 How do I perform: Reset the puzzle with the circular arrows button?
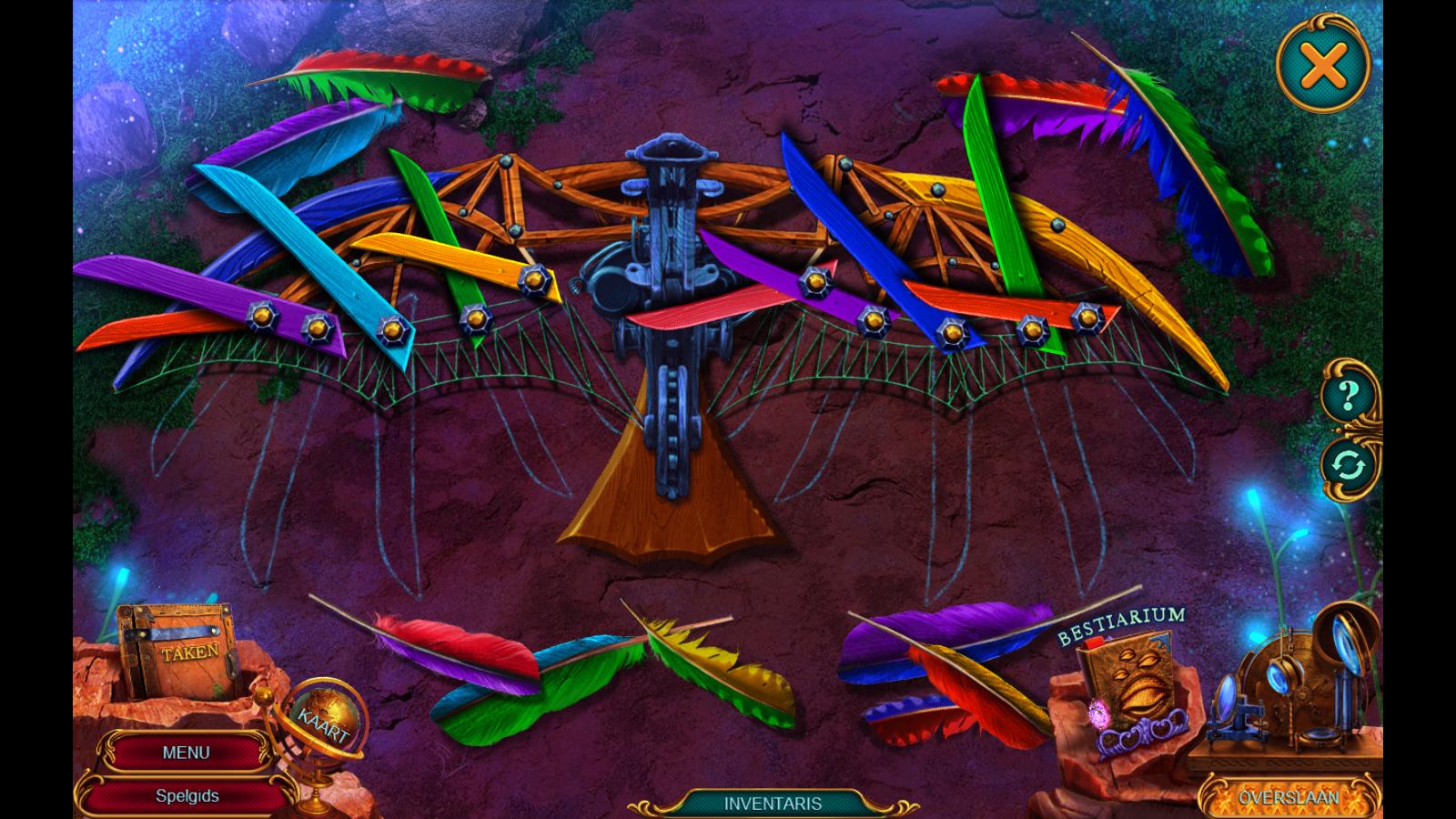1349,466
